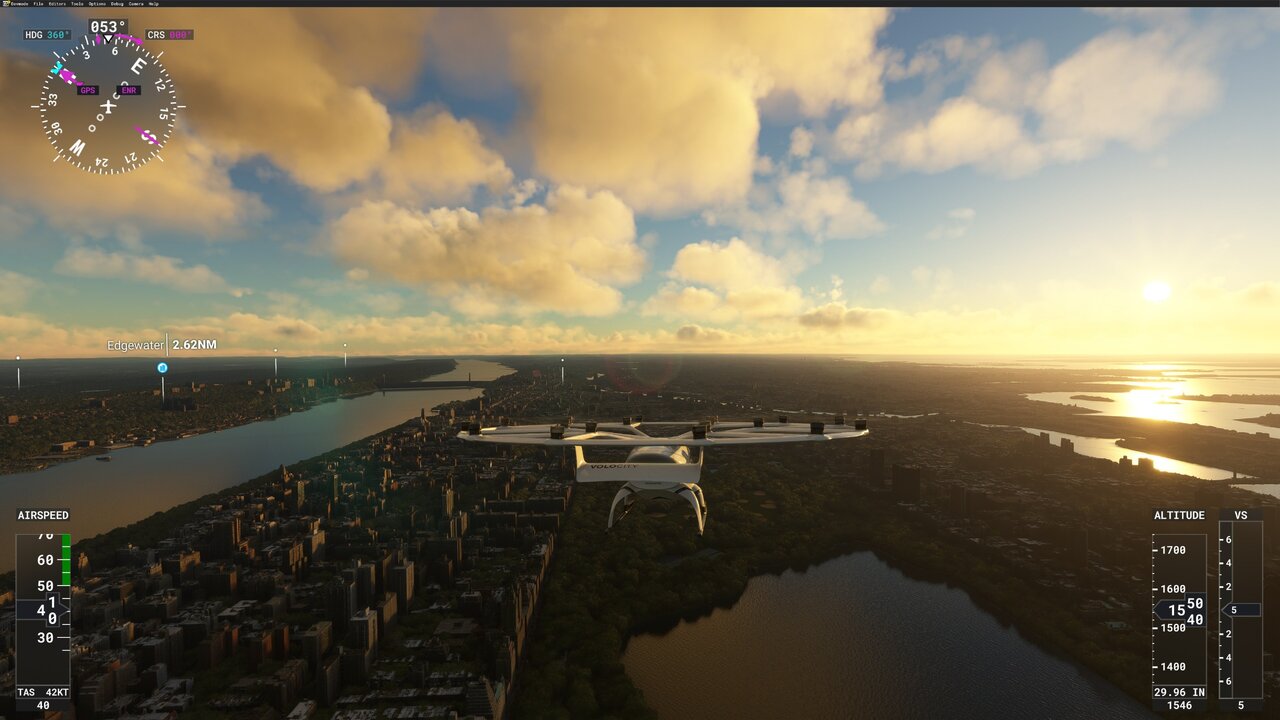This screenshot has width=1280, height=720.
Task: Click the aircraft symbol at compass center
Action: tap(108, 105)
